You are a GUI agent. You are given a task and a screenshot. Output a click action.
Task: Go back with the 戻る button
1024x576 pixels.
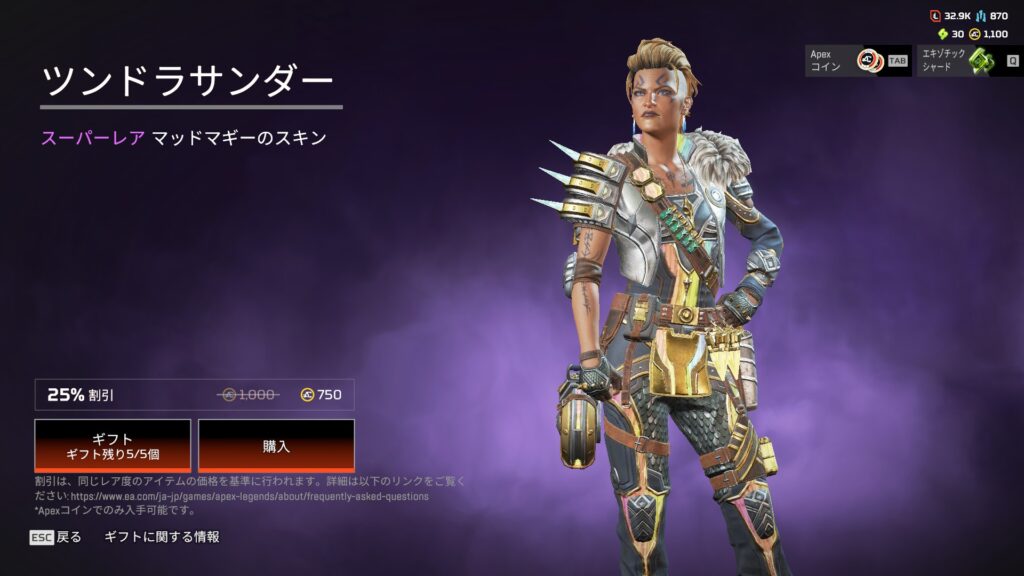coord(56,537)
